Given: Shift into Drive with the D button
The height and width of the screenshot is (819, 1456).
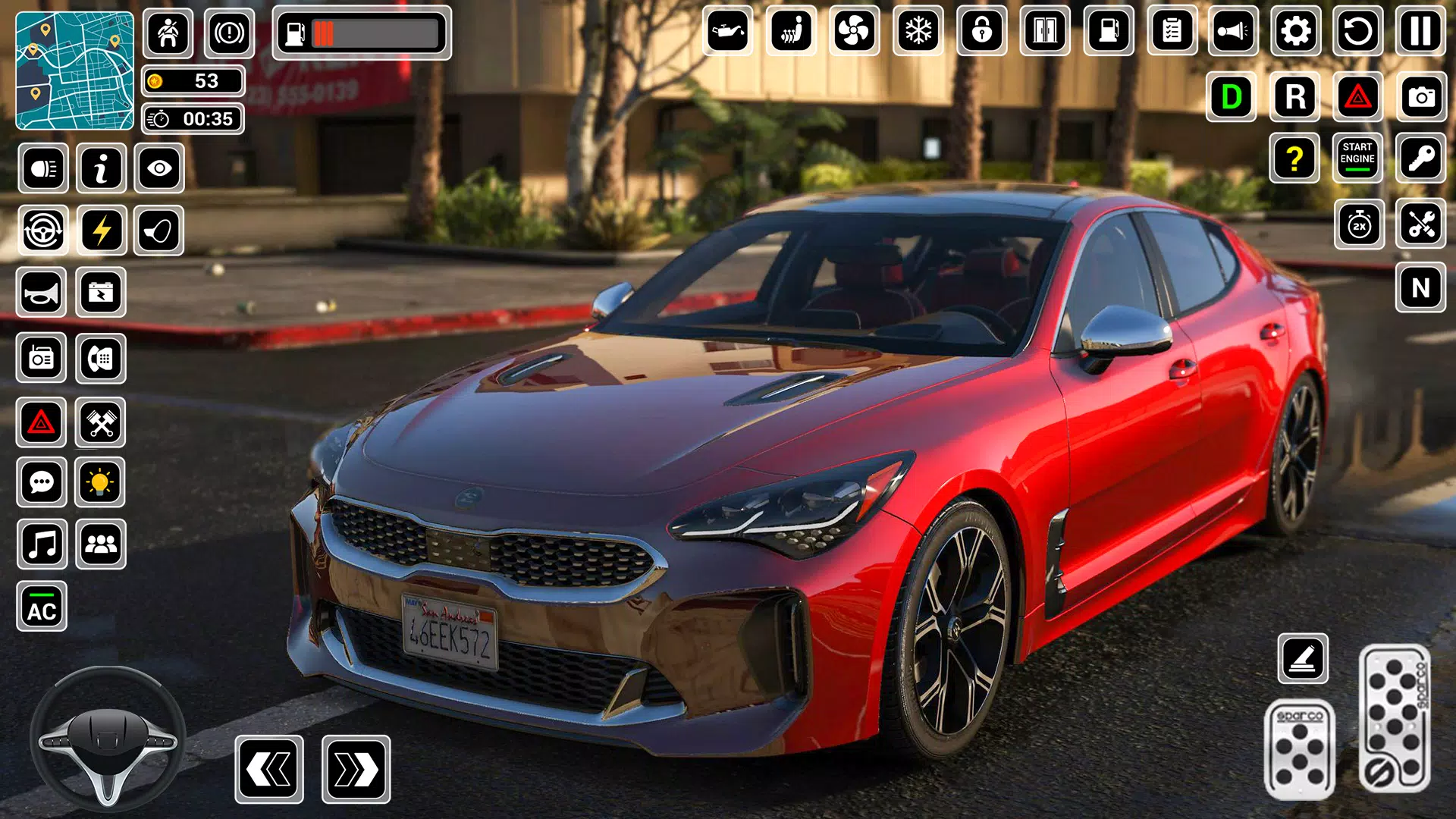Looking at the screenshot, I should coord(1232,97).
